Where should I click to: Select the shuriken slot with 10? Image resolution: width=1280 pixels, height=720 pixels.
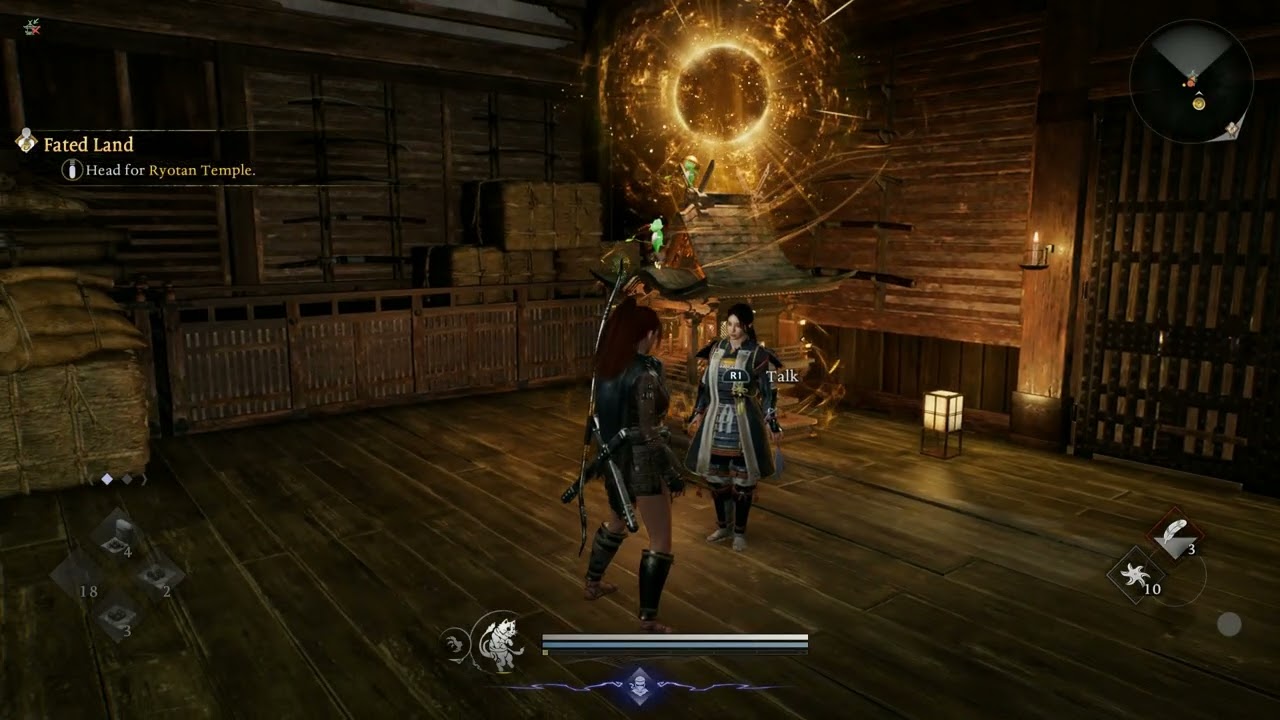coord(1137,577)
